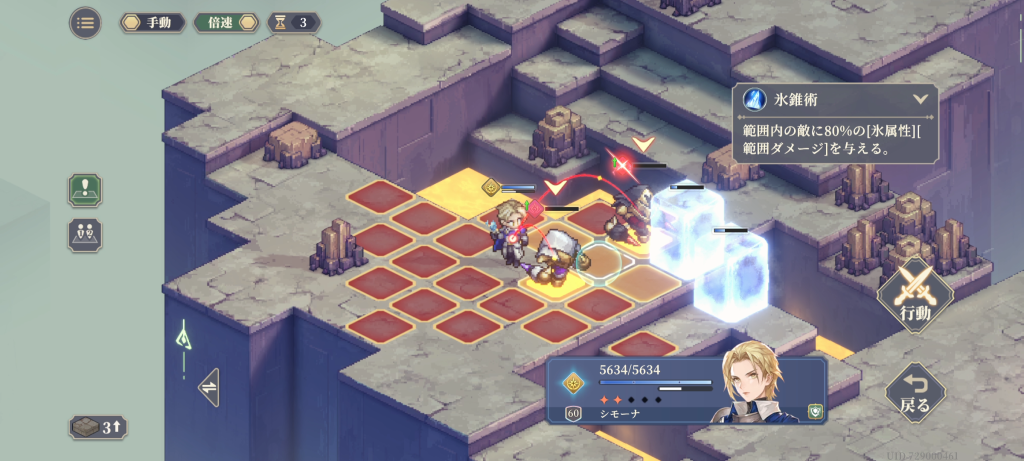Screen dimensions: 1024x461
Task: Collapse the 氷錐術 skill description chevron
Action: tap(920, 100)
